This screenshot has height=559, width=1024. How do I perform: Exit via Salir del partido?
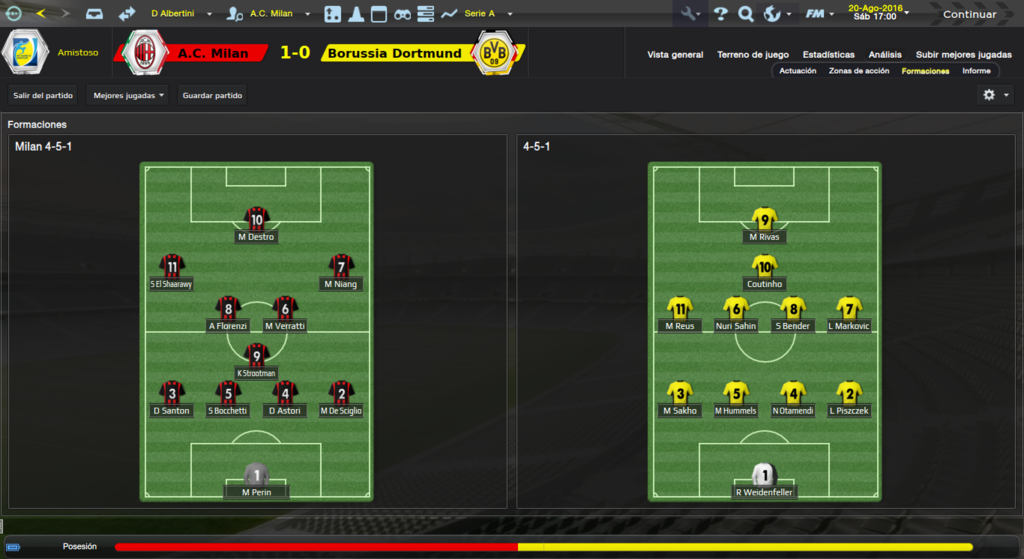pyautogui.click(x=43, y=95)
